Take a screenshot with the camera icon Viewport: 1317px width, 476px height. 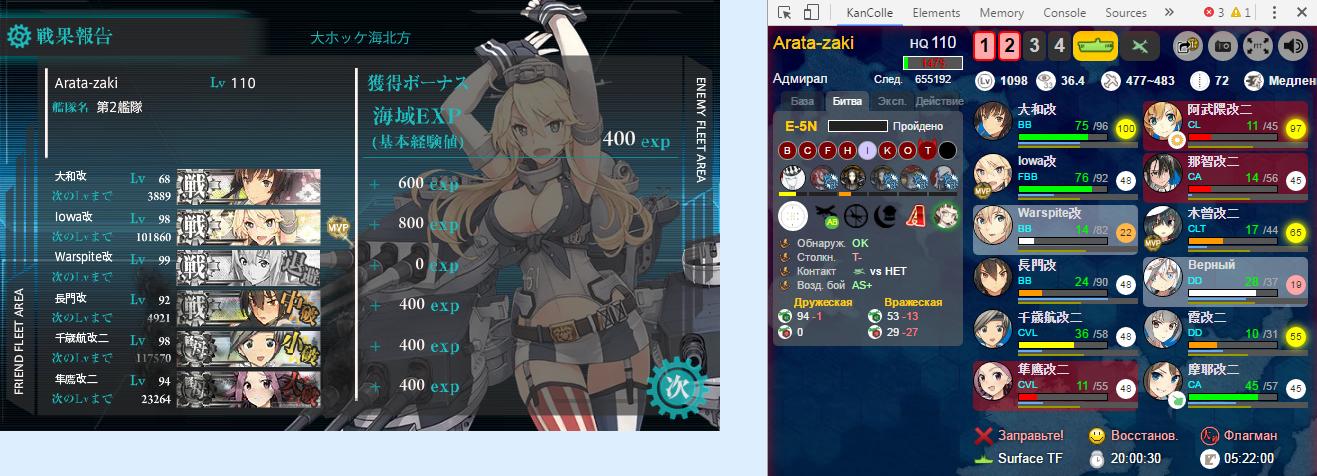[x=1224, y=46]
